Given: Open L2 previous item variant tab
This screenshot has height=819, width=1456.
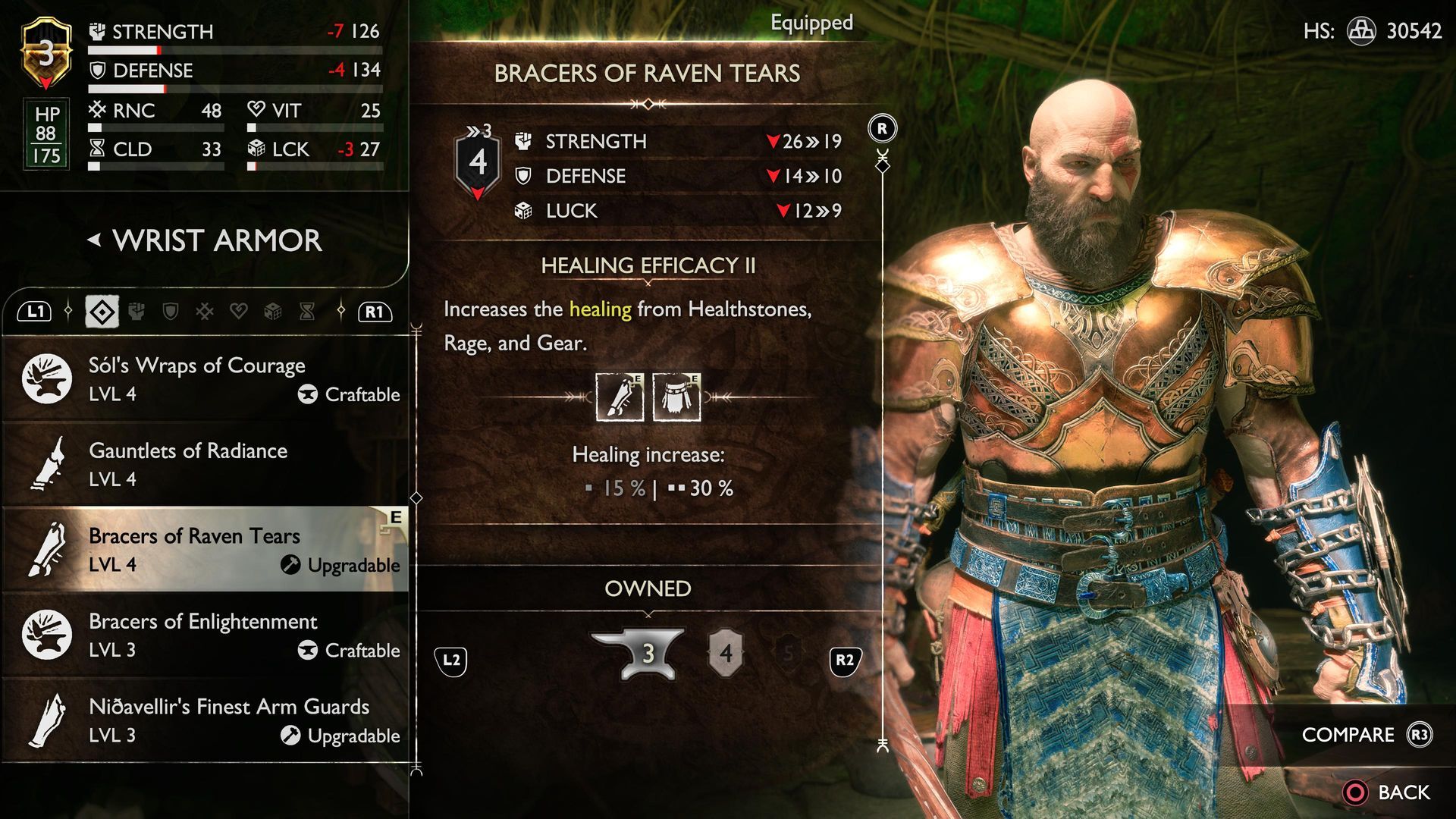Looking at the screenshot, I should (x=451, y=660).
